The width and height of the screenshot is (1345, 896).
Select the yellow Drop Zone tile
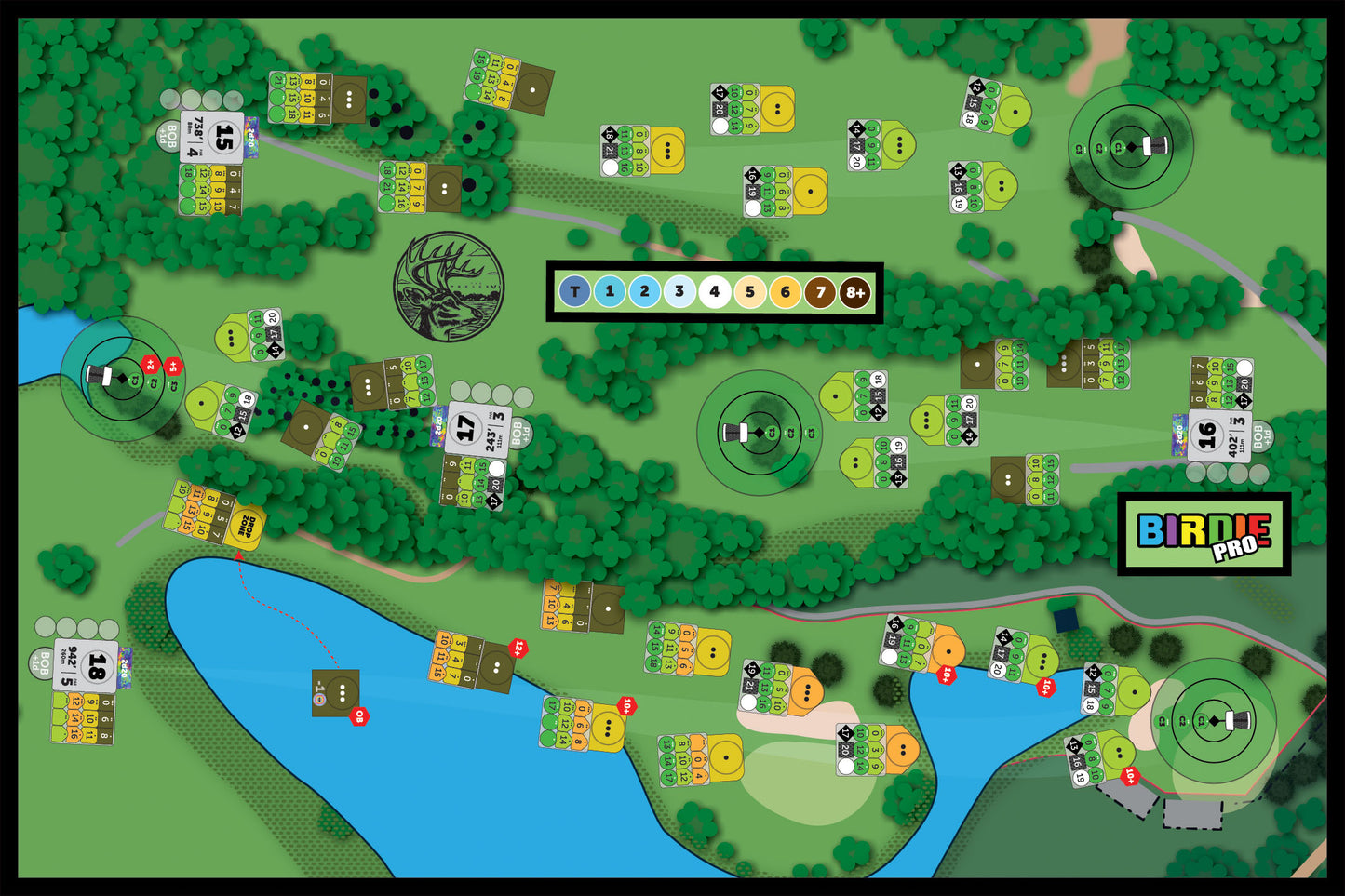pos(244,526)
